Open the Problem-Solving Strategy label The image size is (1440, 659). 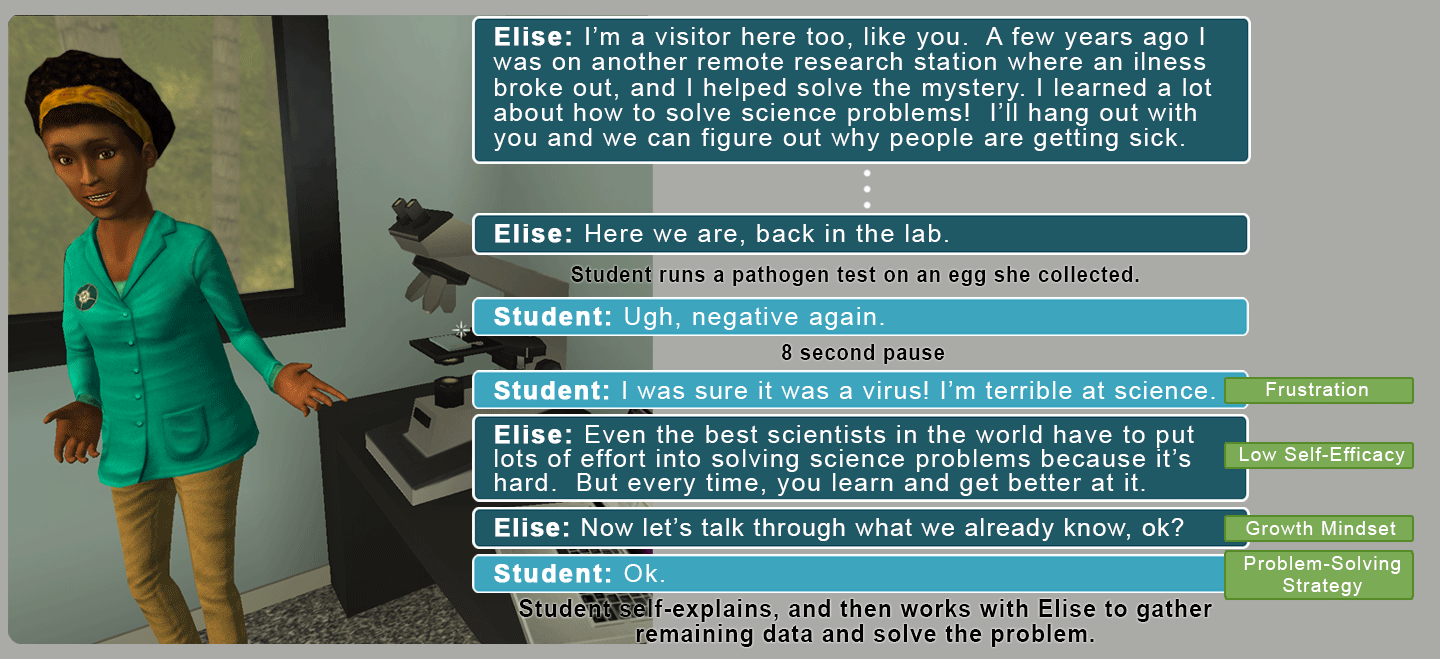tap(1320, 574)
